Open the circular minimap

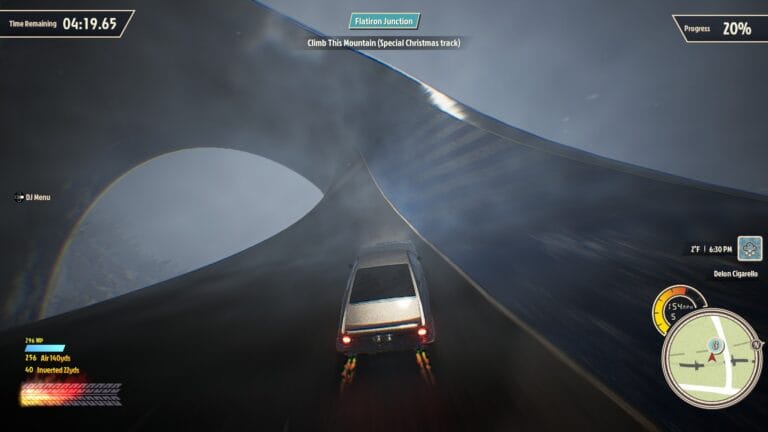[x=711, y=359]
